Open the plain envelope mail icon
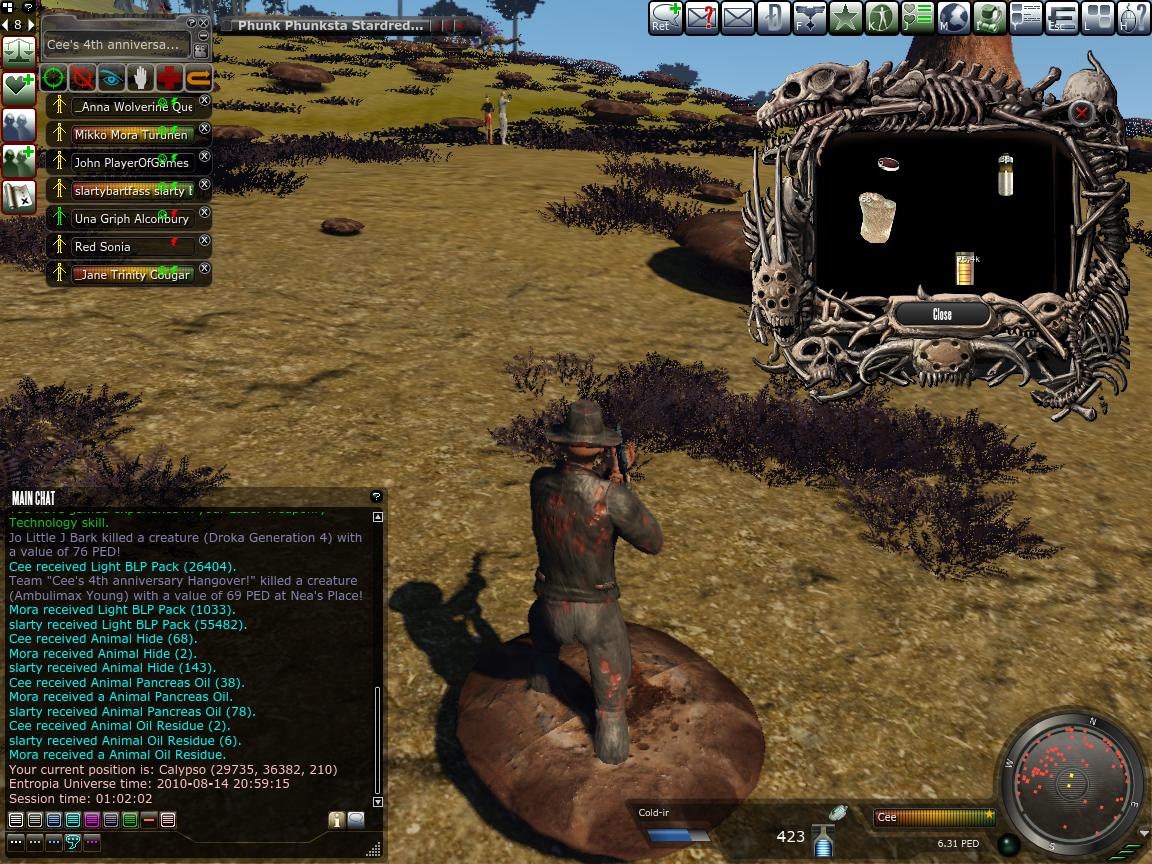 point(737,18)
